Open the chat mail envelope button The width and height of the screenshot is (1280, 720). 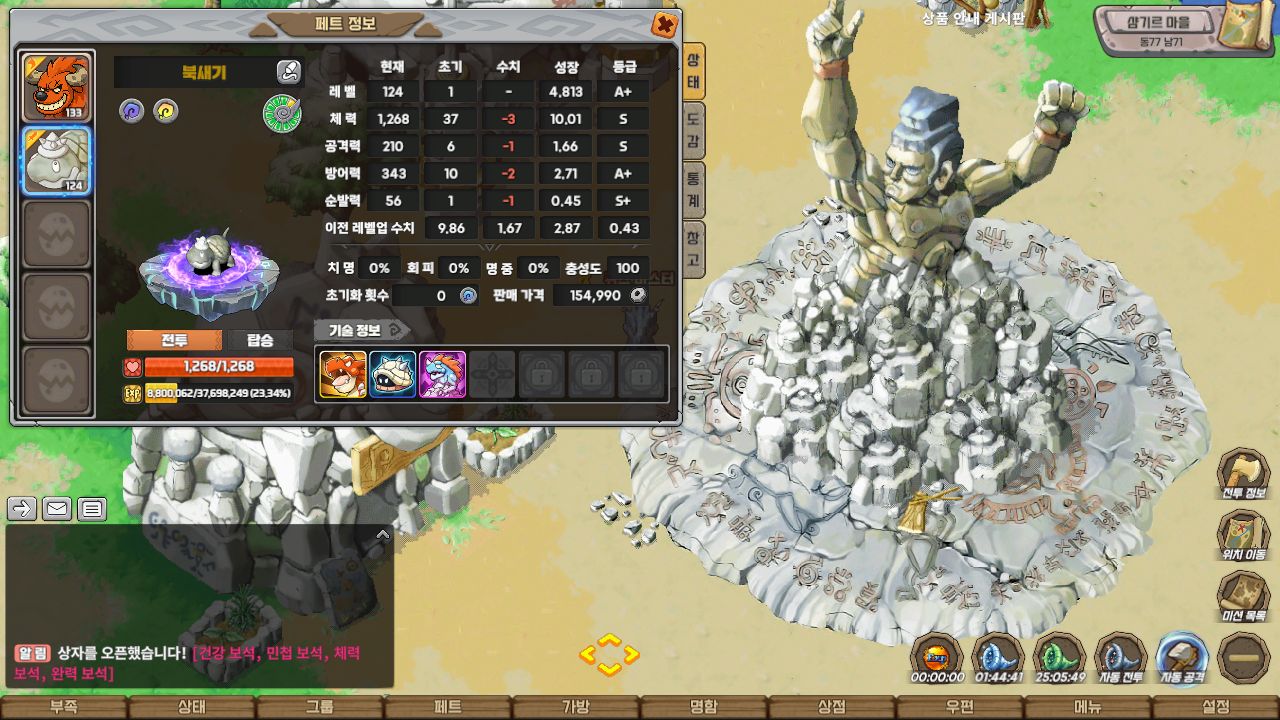click(57, 509)
